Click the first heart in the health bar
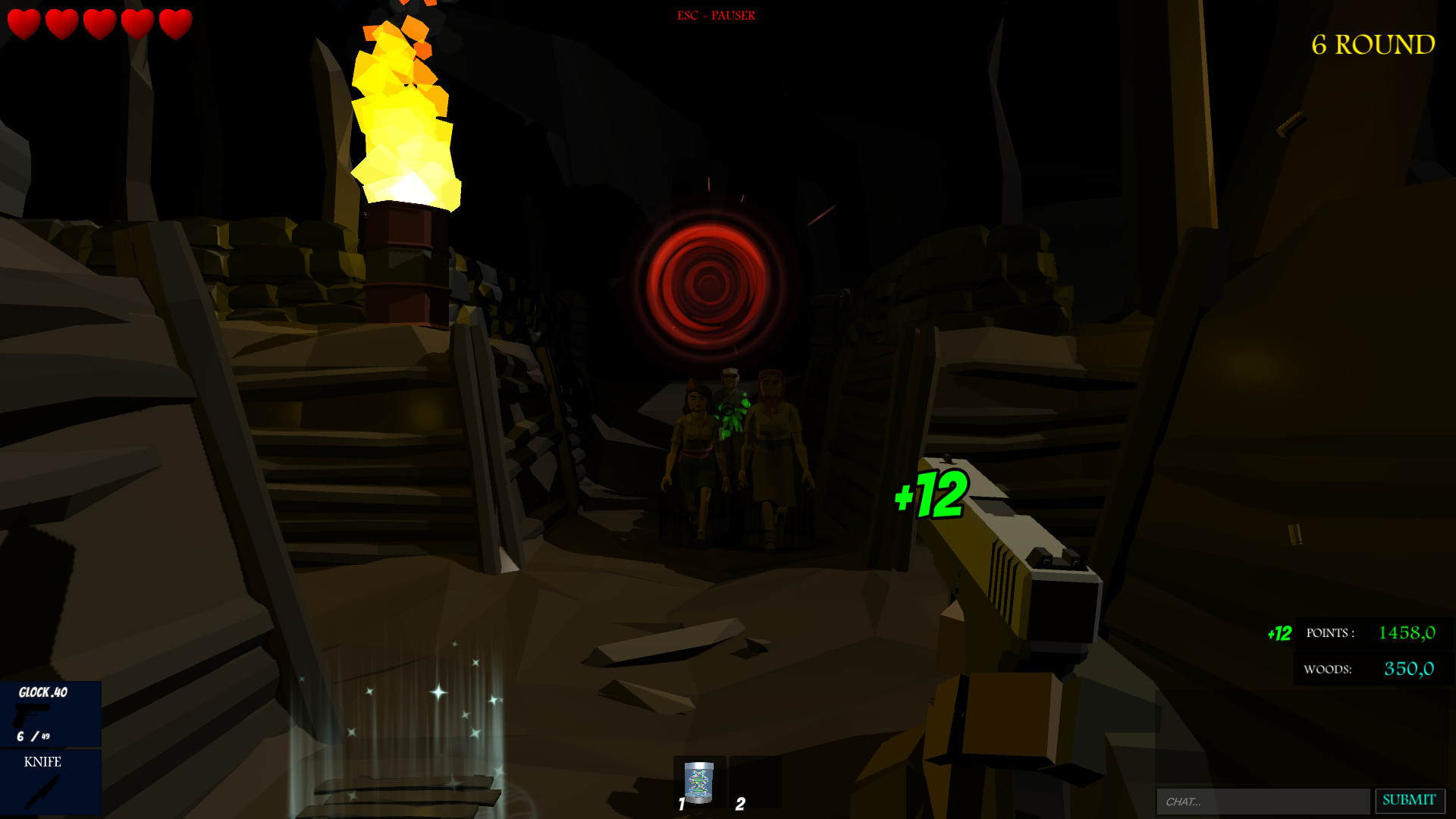This screenshot has width=1456, height=819. [x=23, y=24]
